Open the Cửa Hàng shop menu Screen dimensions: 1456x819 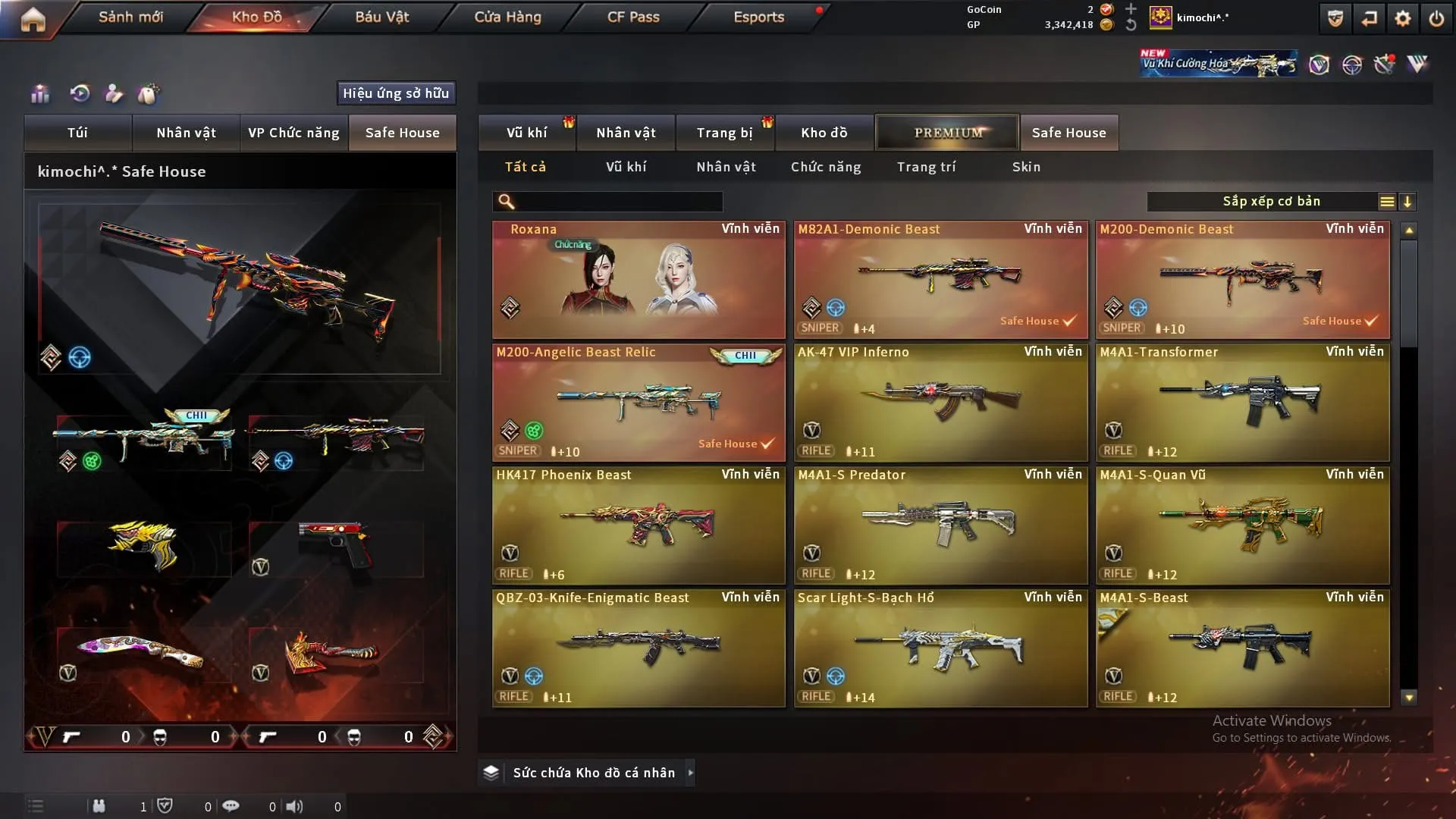[507, 17]
